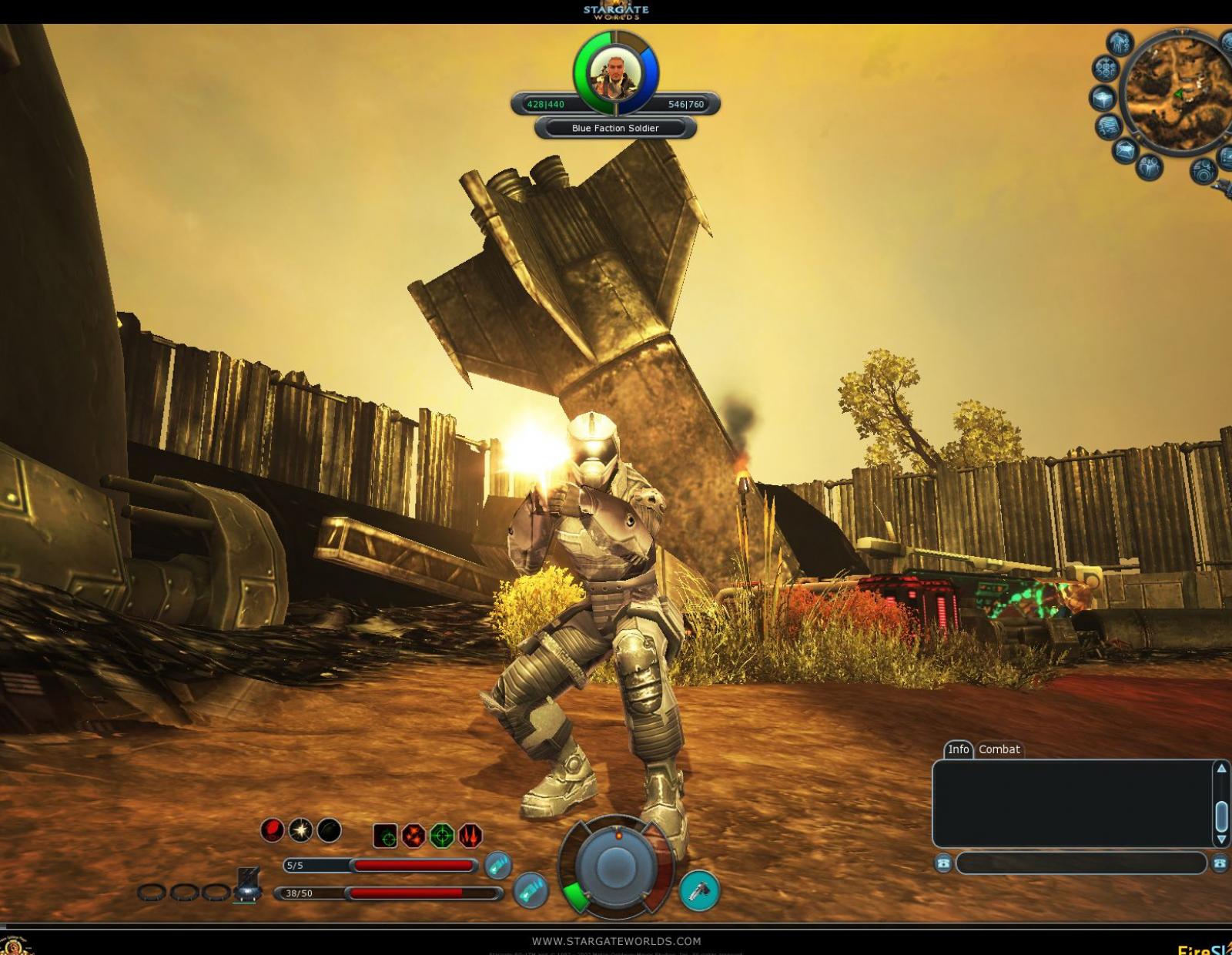Screen dimensions: 1232x955
Task: Toggle the red orb ability in the hotbar
Action: [271, 829]
